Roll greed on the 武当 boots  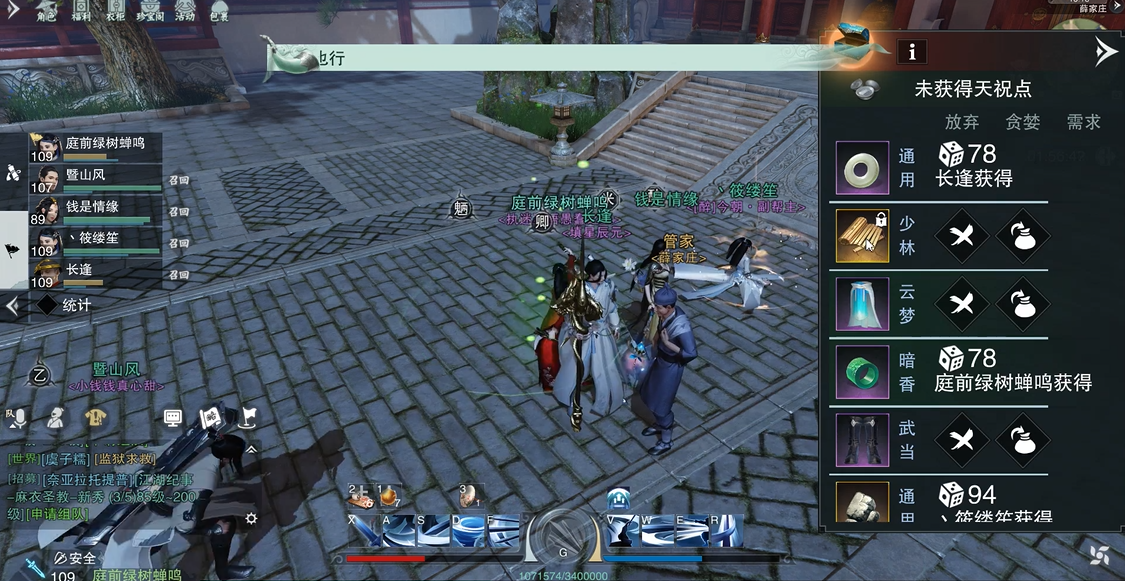(1022, 440)
